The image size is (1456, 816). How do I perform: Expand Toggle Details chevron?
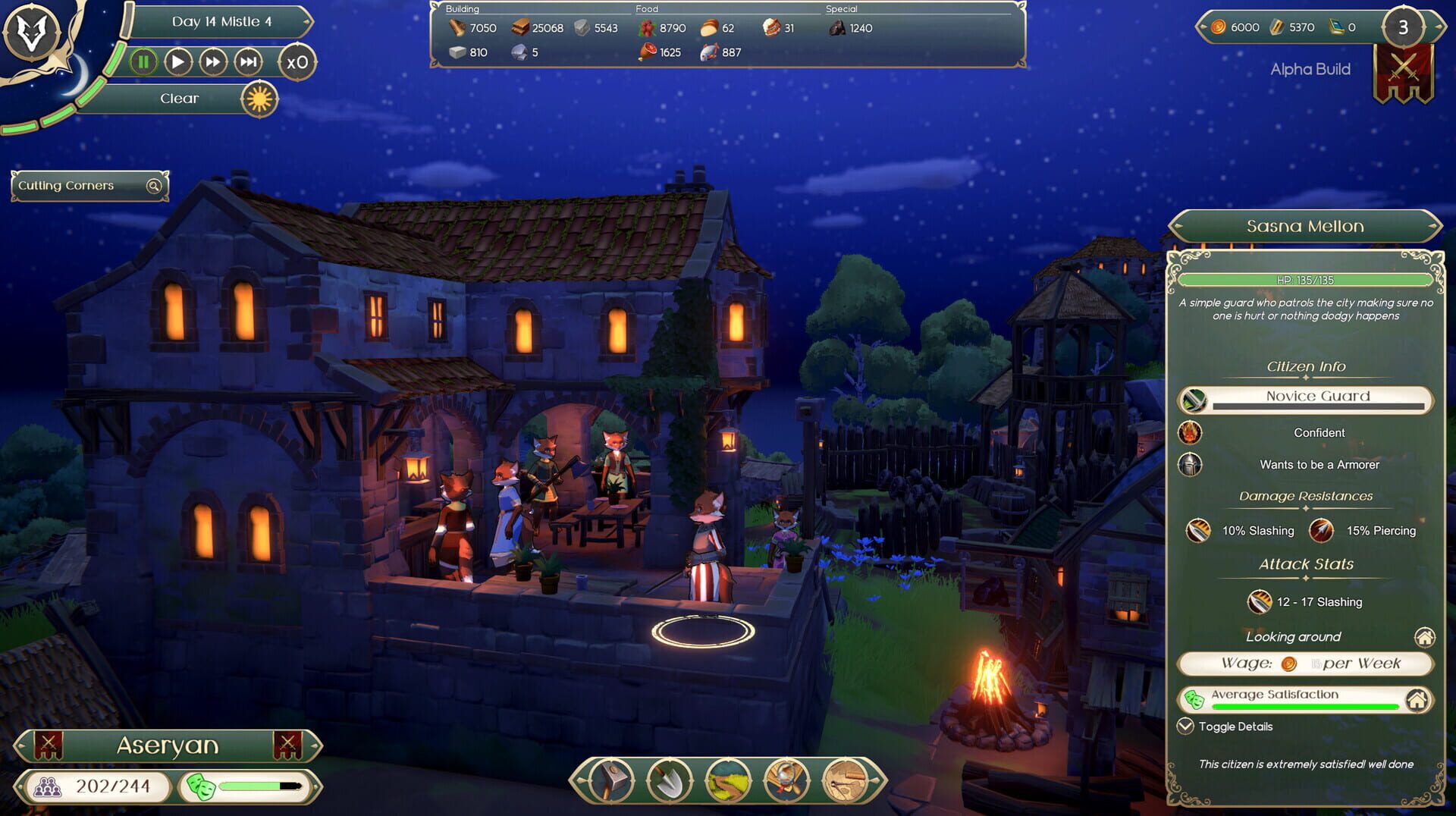(x=1185, y=726)
